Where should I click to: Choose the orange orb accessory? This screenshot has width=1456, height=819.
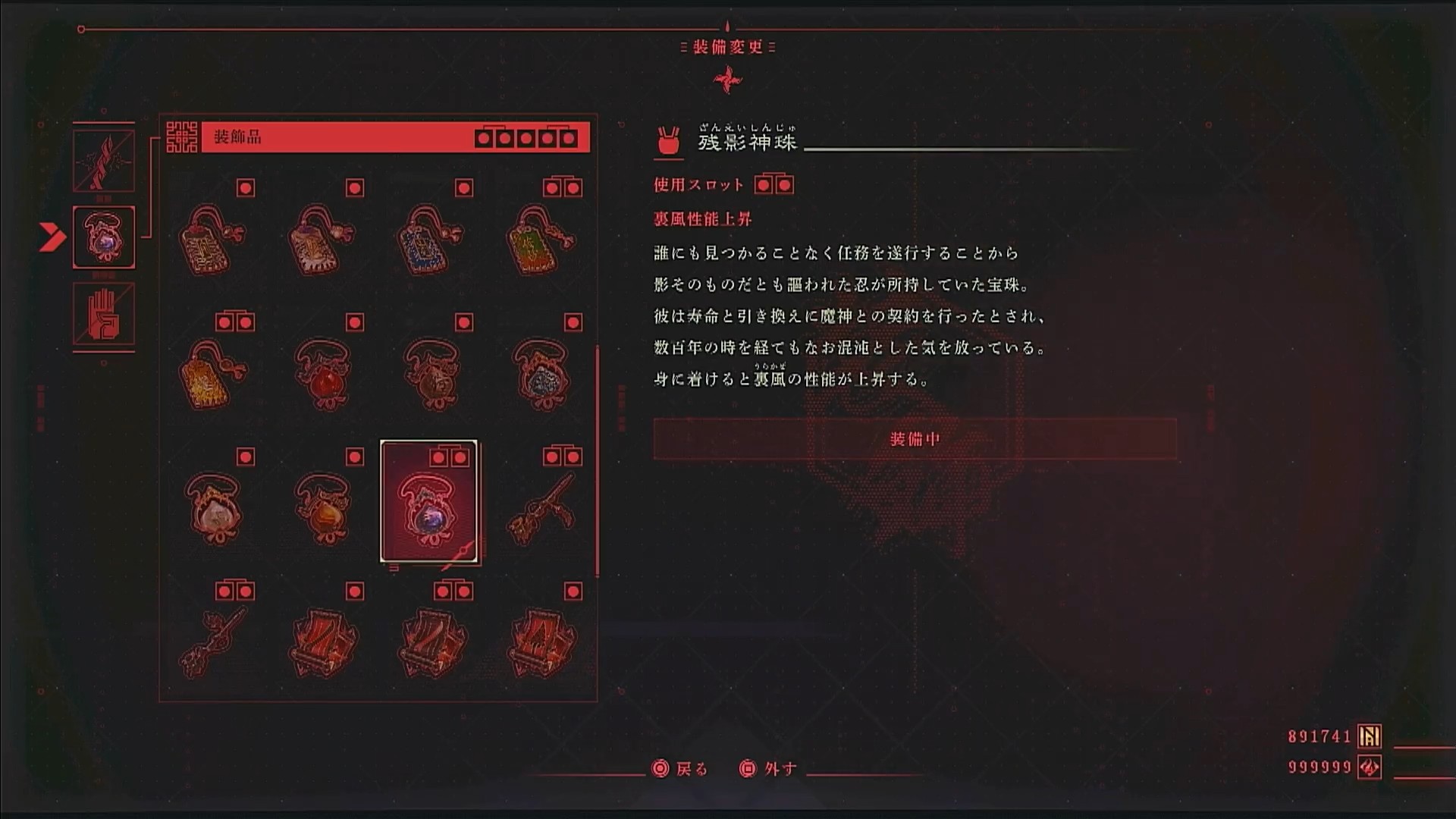pyautogui.click(x=322, y=508)
